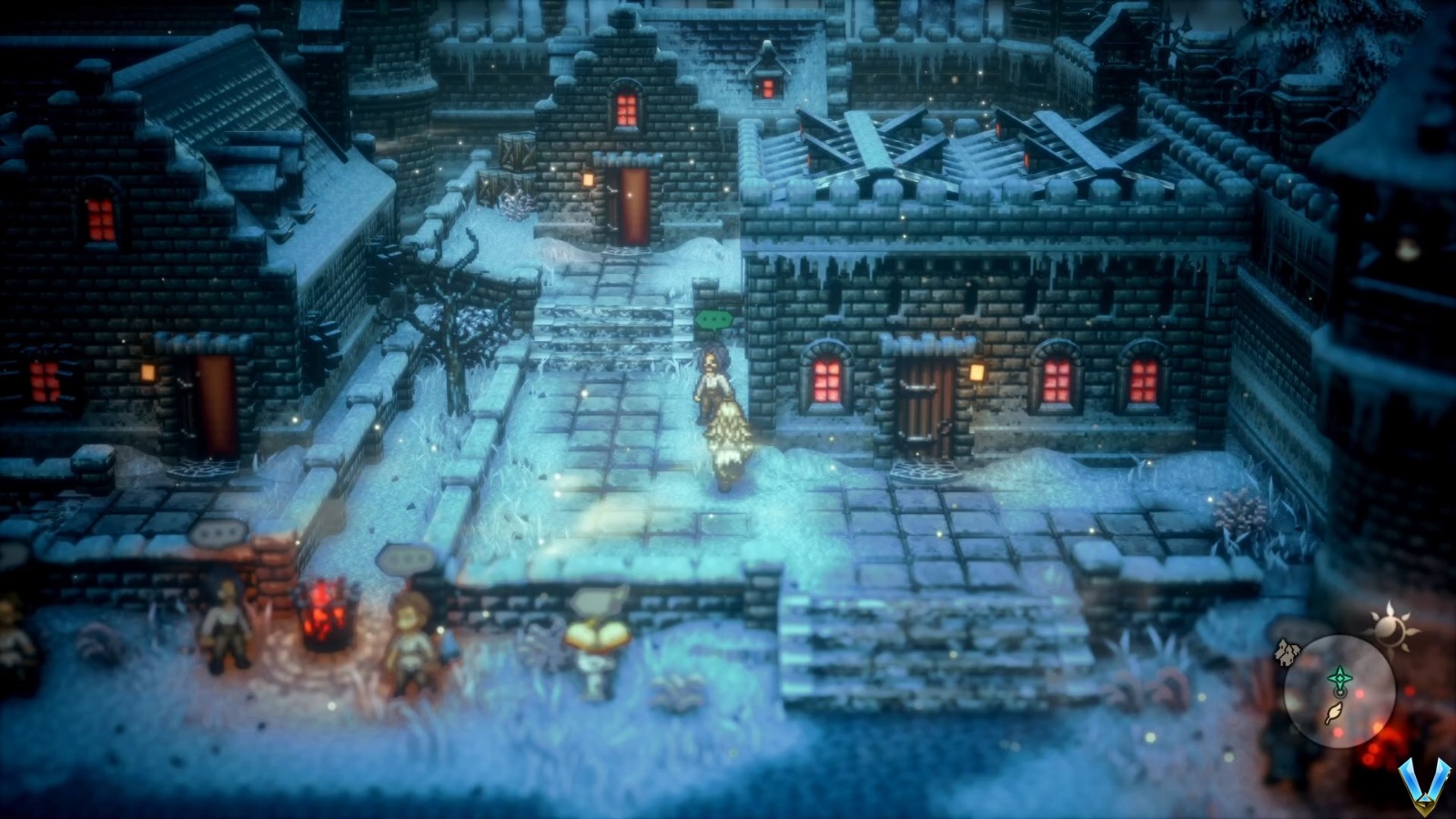Select the feather marker inside the minimap
Screen dimensions: 1456x819
pos(1334,712)
